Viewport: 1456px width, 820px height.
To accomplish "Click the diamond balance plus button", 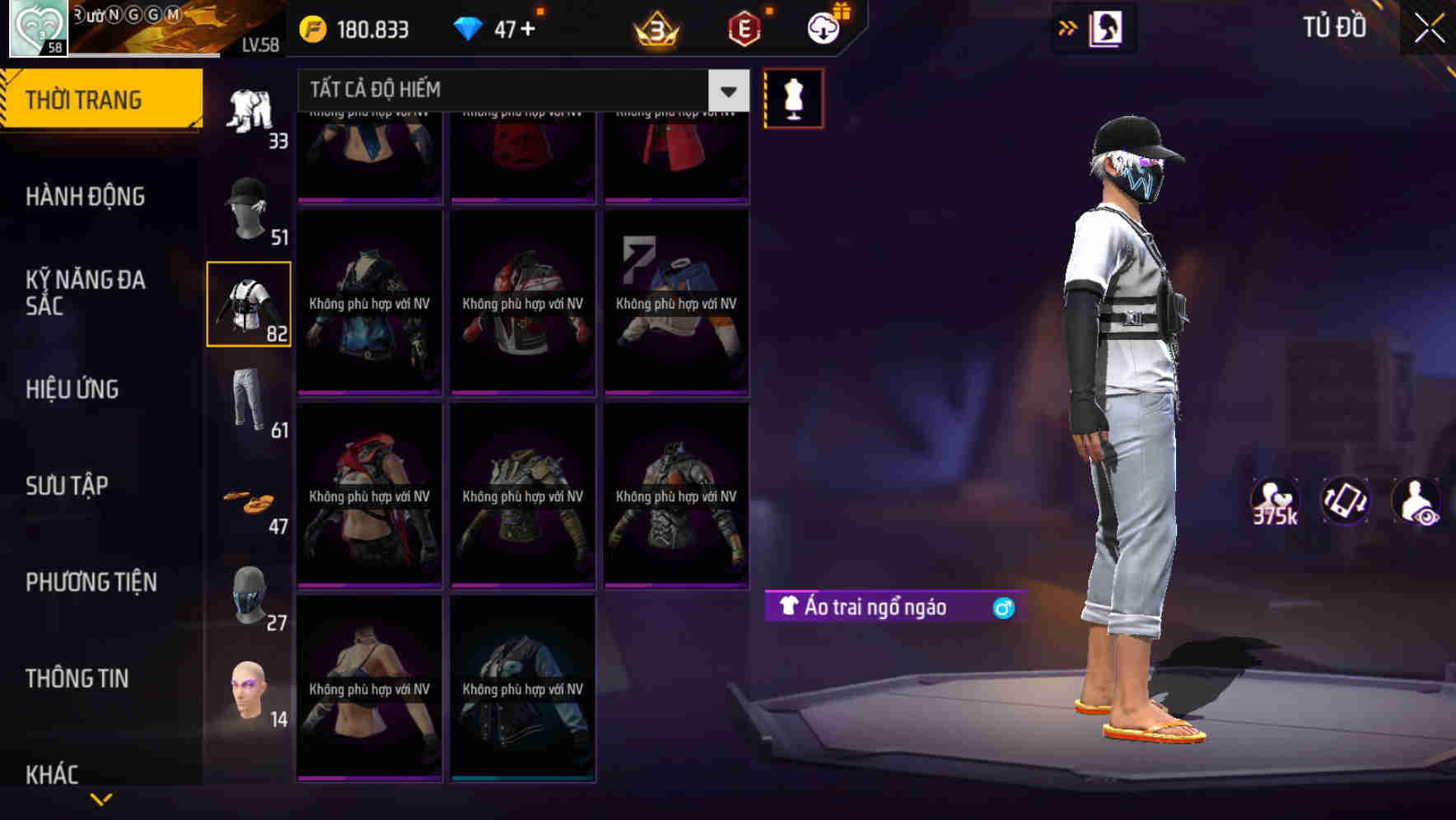I will pos(534,27).
